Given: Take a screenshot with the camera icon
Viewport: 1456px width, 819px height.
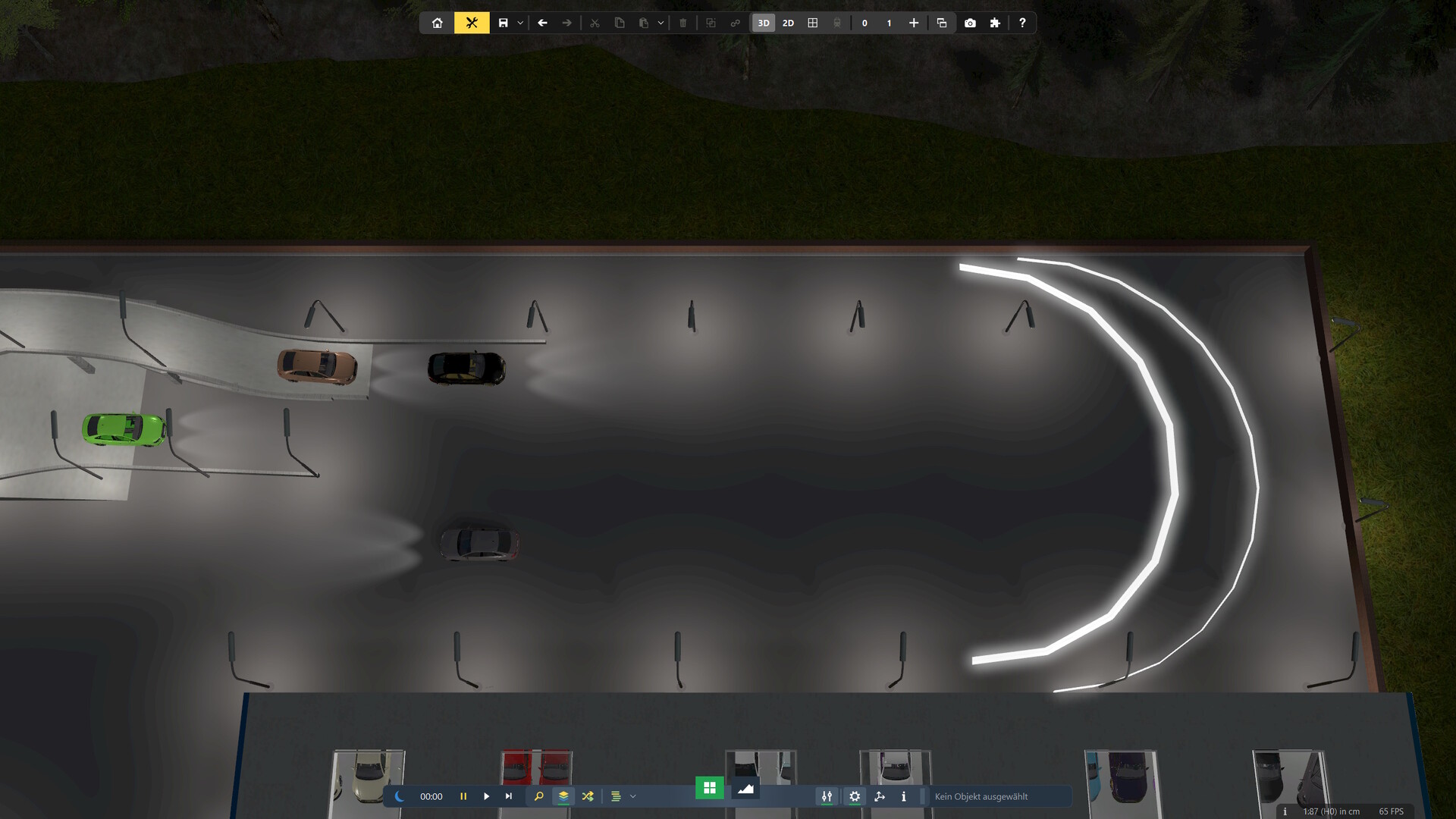Looking at the screenshot, I should coord(970,23).
